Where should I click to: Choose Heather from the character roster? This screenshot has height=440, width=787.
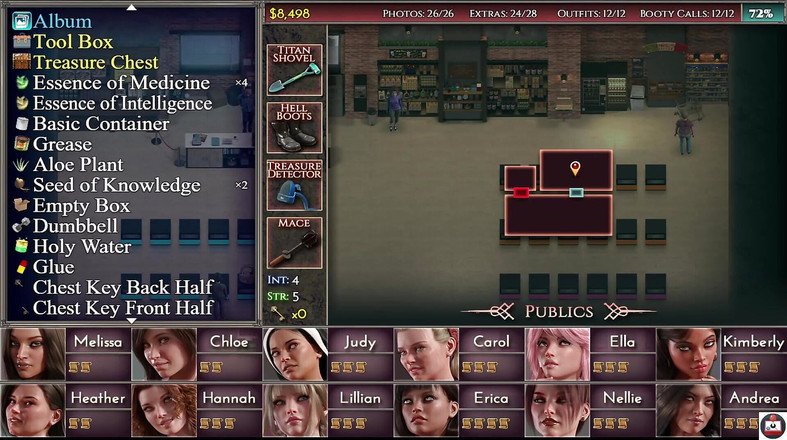tap(65, 410)
